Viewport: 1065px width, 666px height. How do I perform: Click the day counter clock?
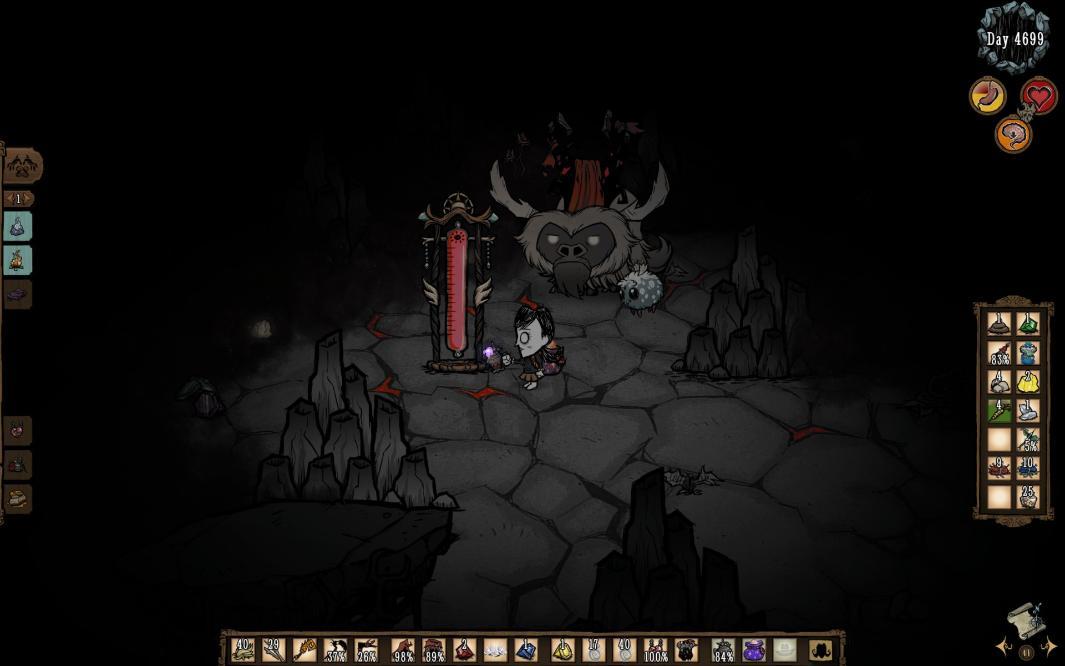tap(1014, 39)
